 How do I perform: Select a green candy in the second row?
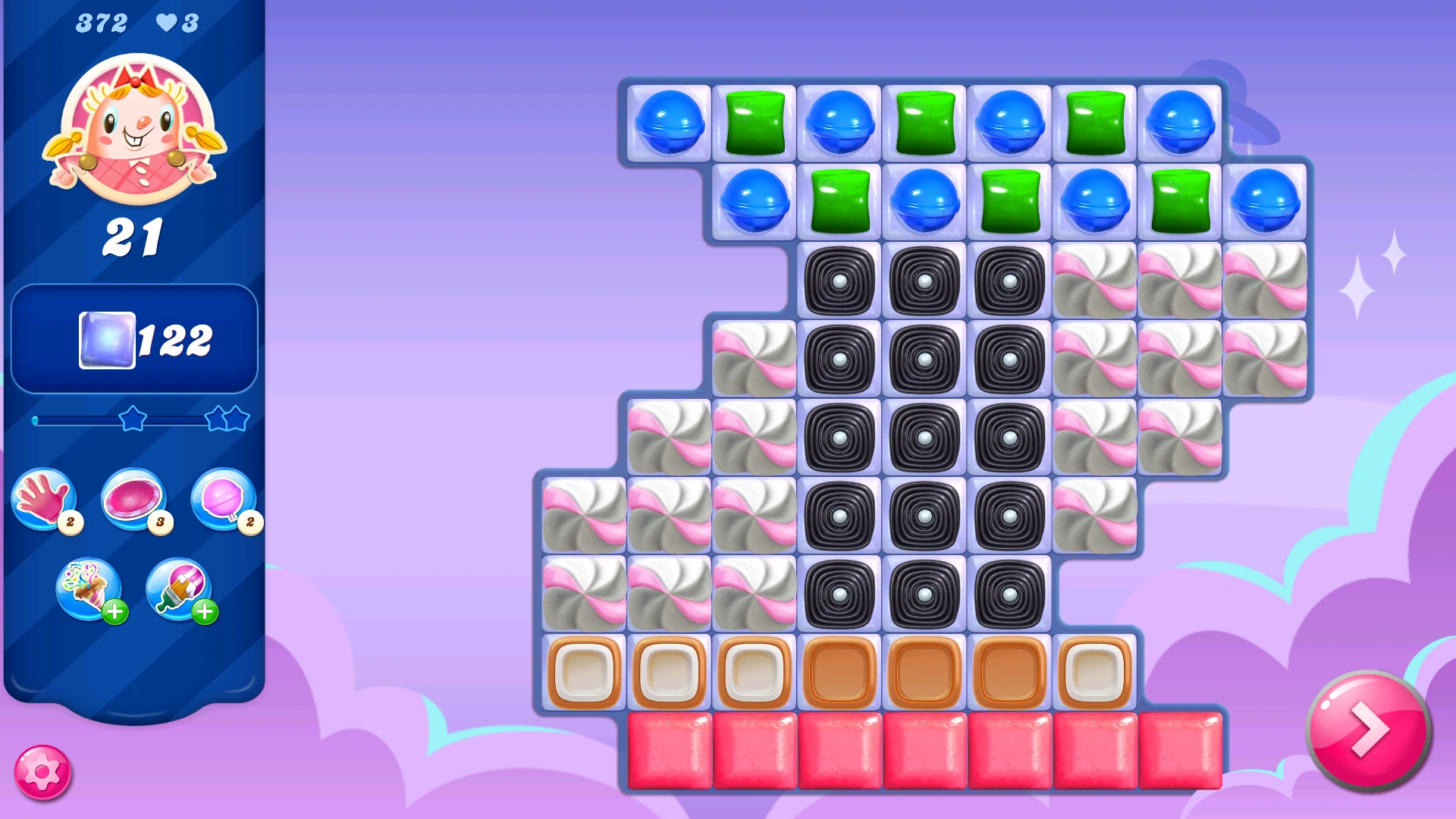[x=839, y=202]
